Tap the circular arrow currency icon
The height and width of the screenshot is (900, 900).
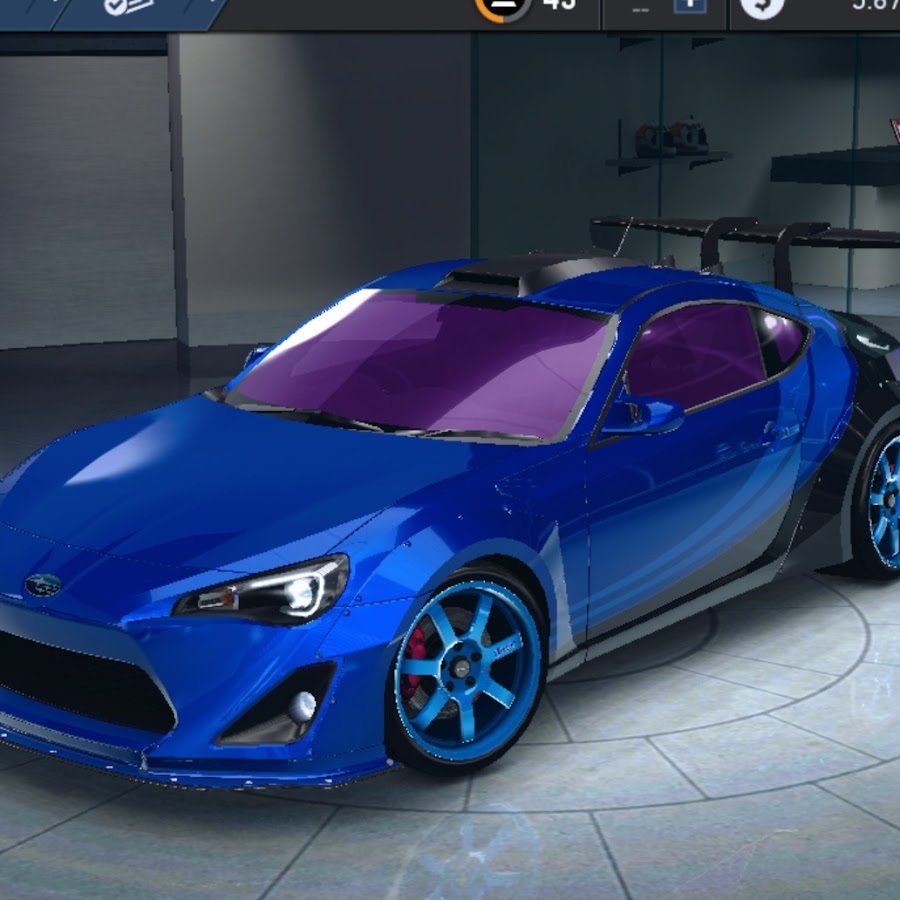pyautogui.click(x=762, y=6)
